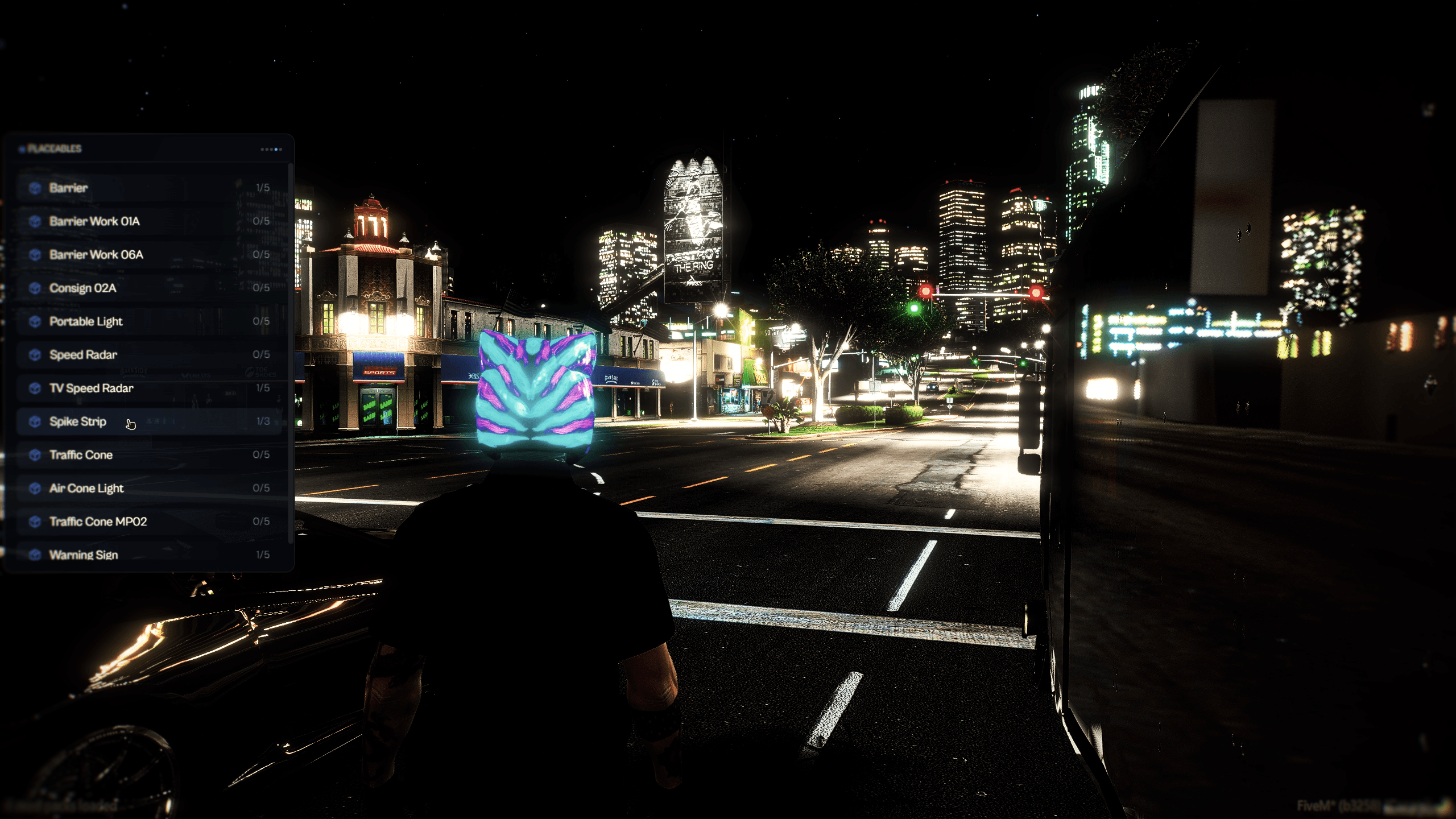1456x819 pixels.
Task: Select the first pagination dot
Action: (x=262, y=150)
